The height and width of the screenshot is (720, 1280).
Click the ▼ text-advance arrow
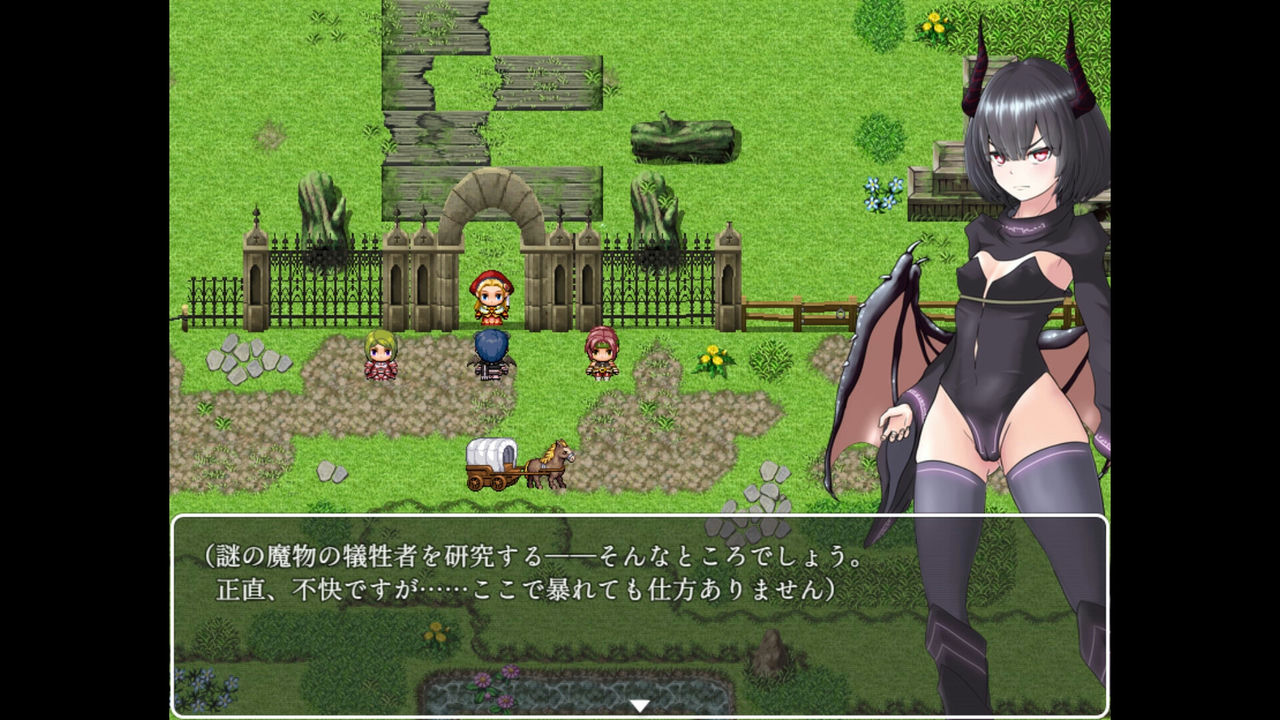pos(638,703)
